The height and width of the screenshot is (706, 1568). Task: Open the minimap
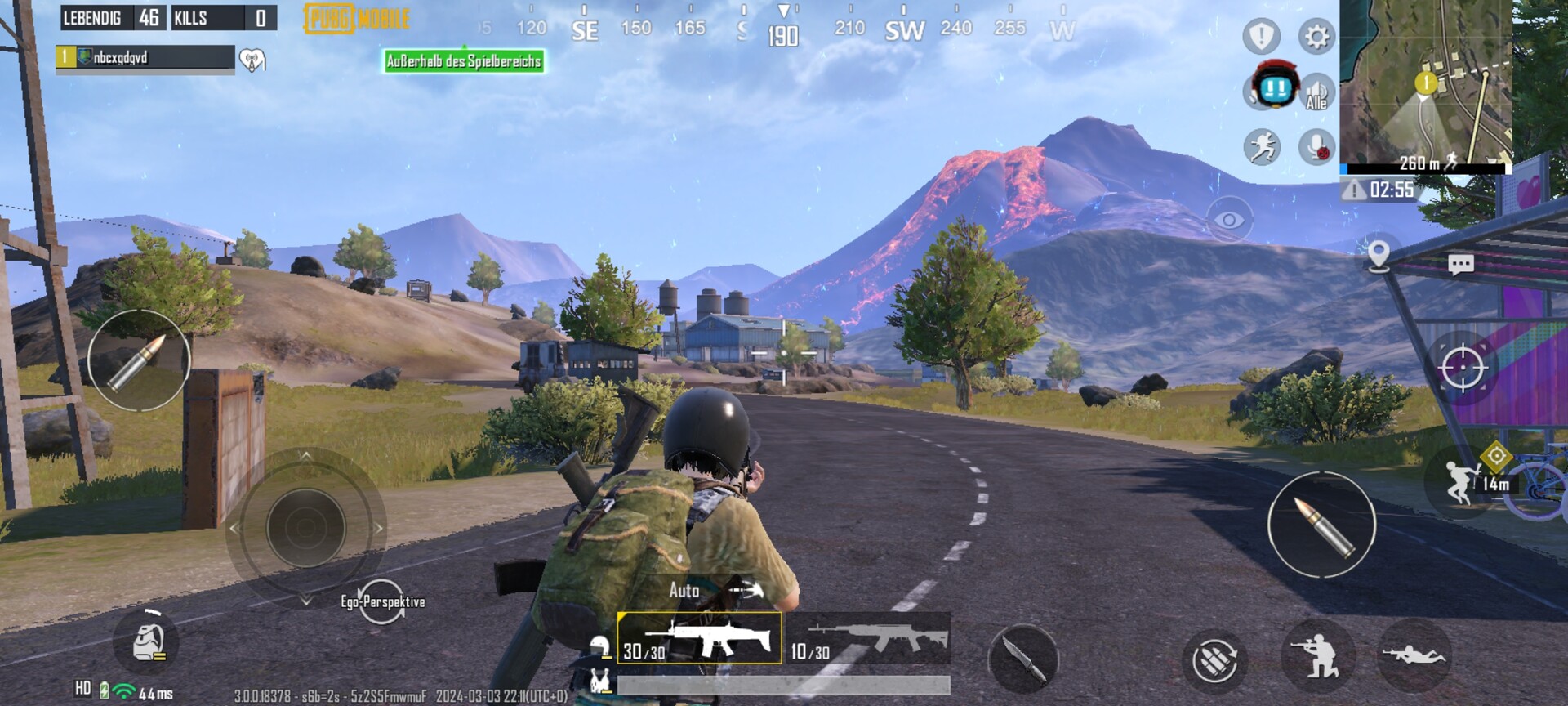1425,82
